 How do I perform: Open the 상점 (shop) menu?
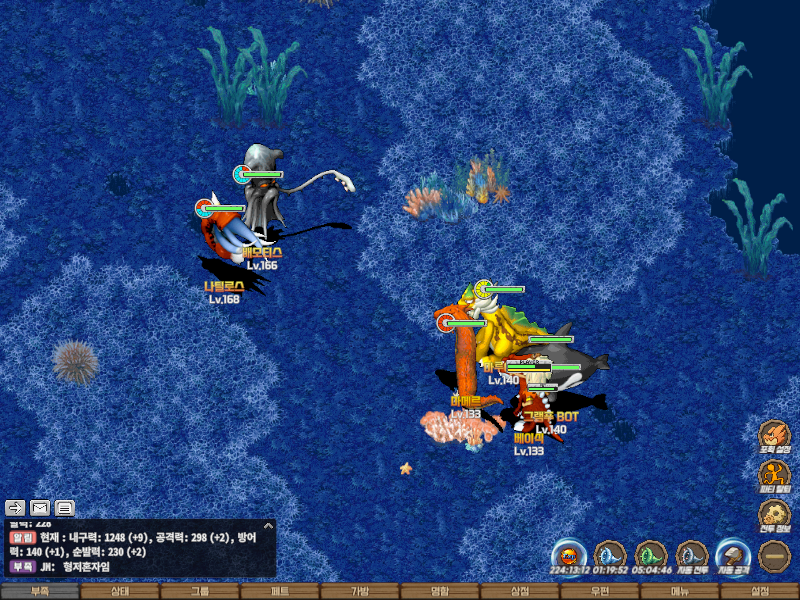(520, 592)
